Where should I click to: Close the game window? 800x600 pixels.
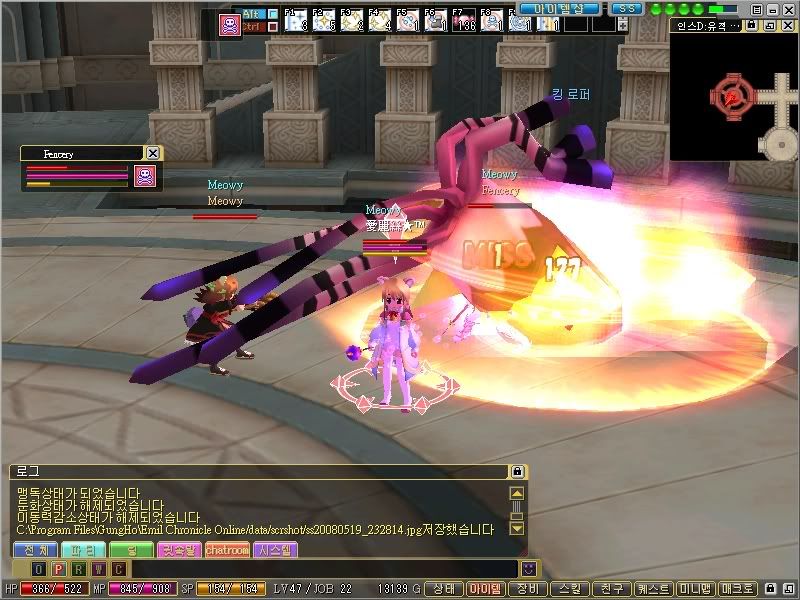pyautogui.click(x=788, y=8)
